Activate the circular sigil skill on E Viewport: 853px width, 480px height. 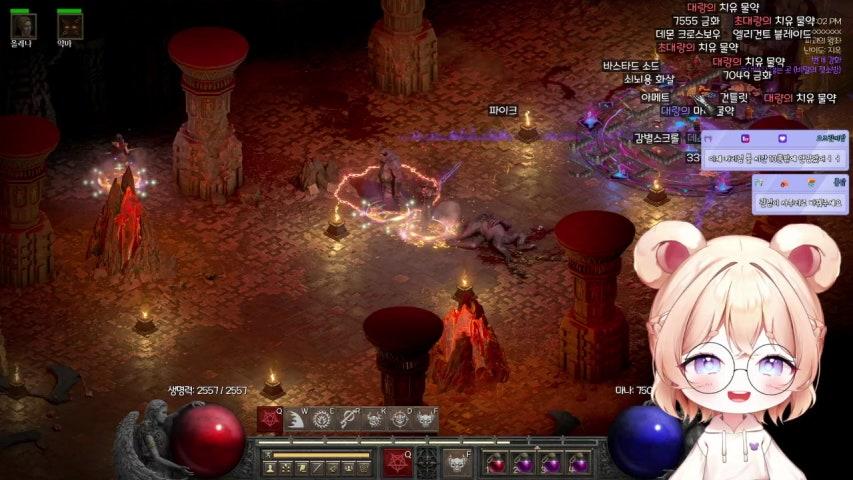pyautogui.click(x=322, y=419)
